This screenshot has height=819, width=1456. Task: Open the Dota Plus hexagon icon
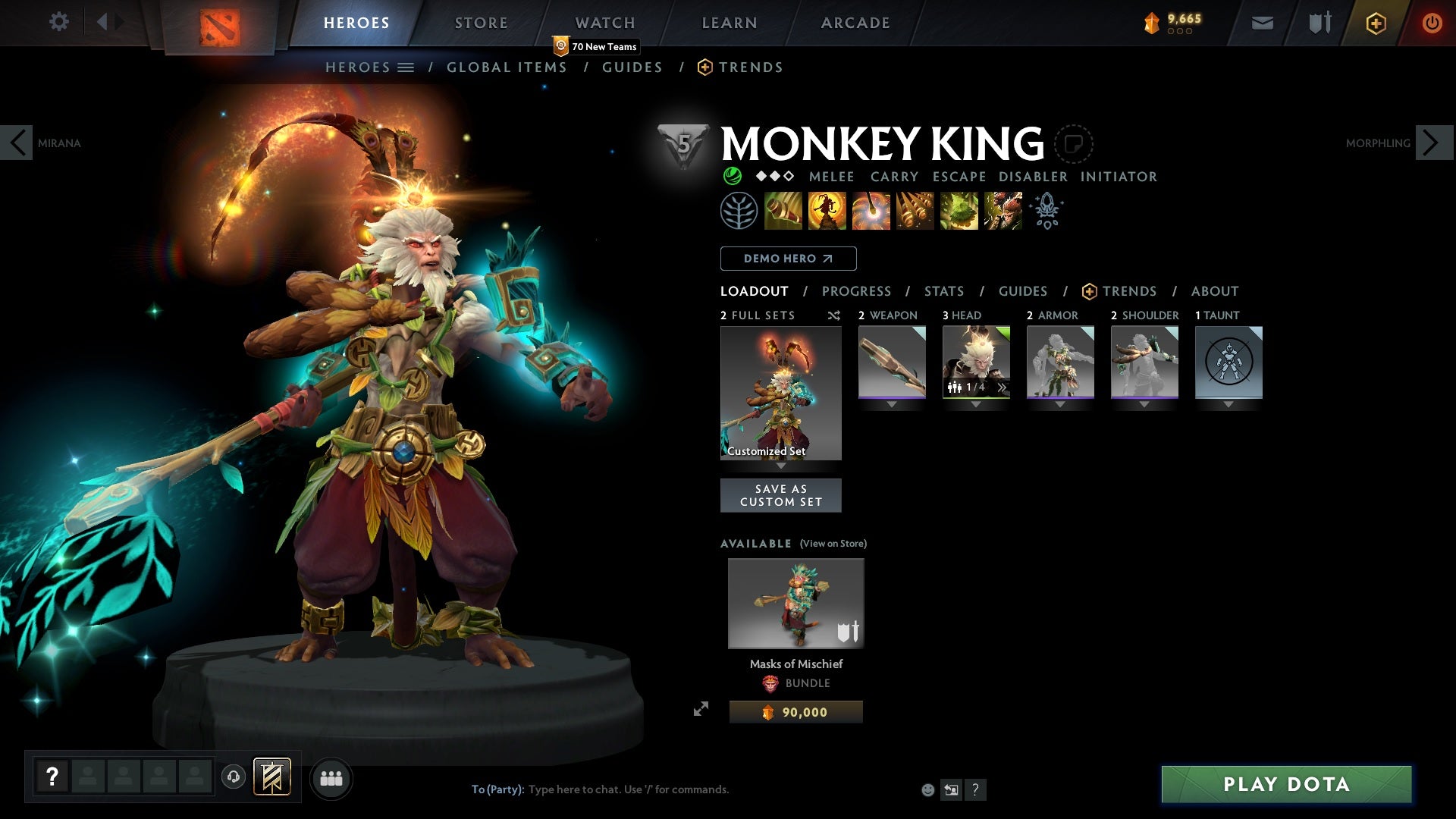tap(1375, 22)
